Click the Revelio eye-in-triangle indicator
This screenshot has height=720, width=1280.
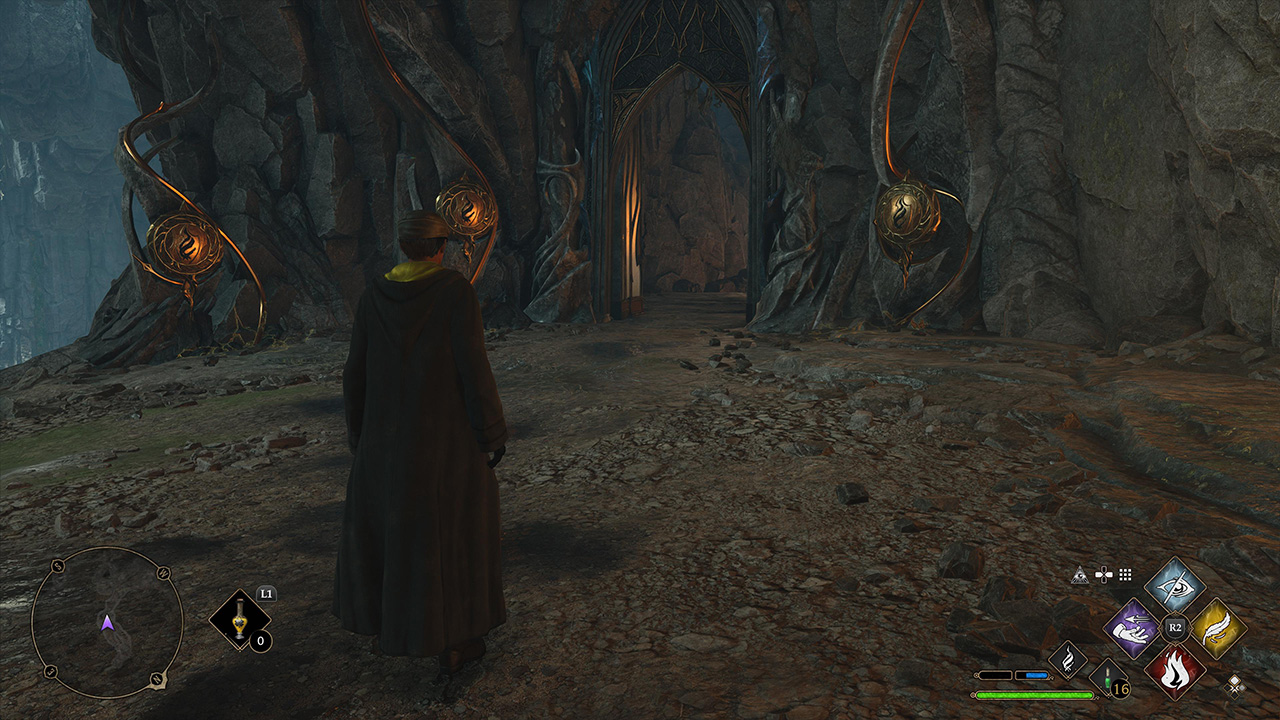point(1080,575)
